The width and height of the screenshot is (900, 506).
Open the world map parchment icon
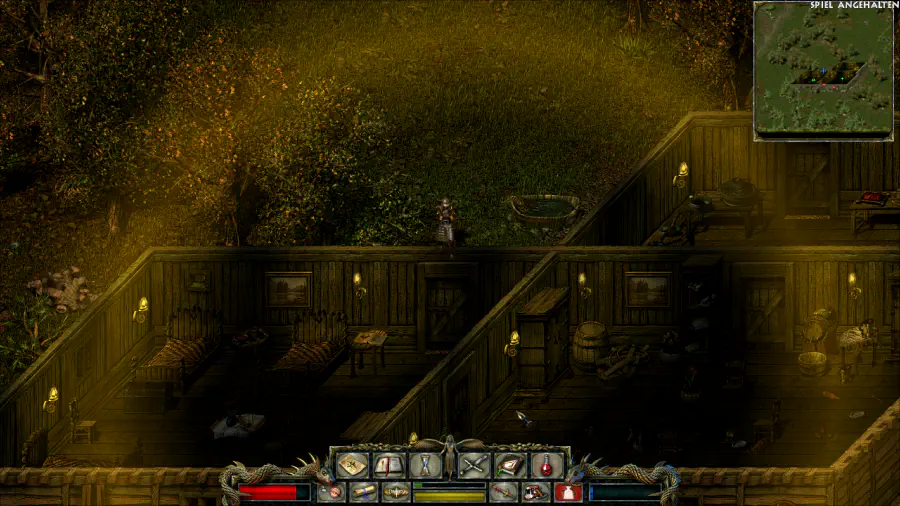[x=352, y=465]
